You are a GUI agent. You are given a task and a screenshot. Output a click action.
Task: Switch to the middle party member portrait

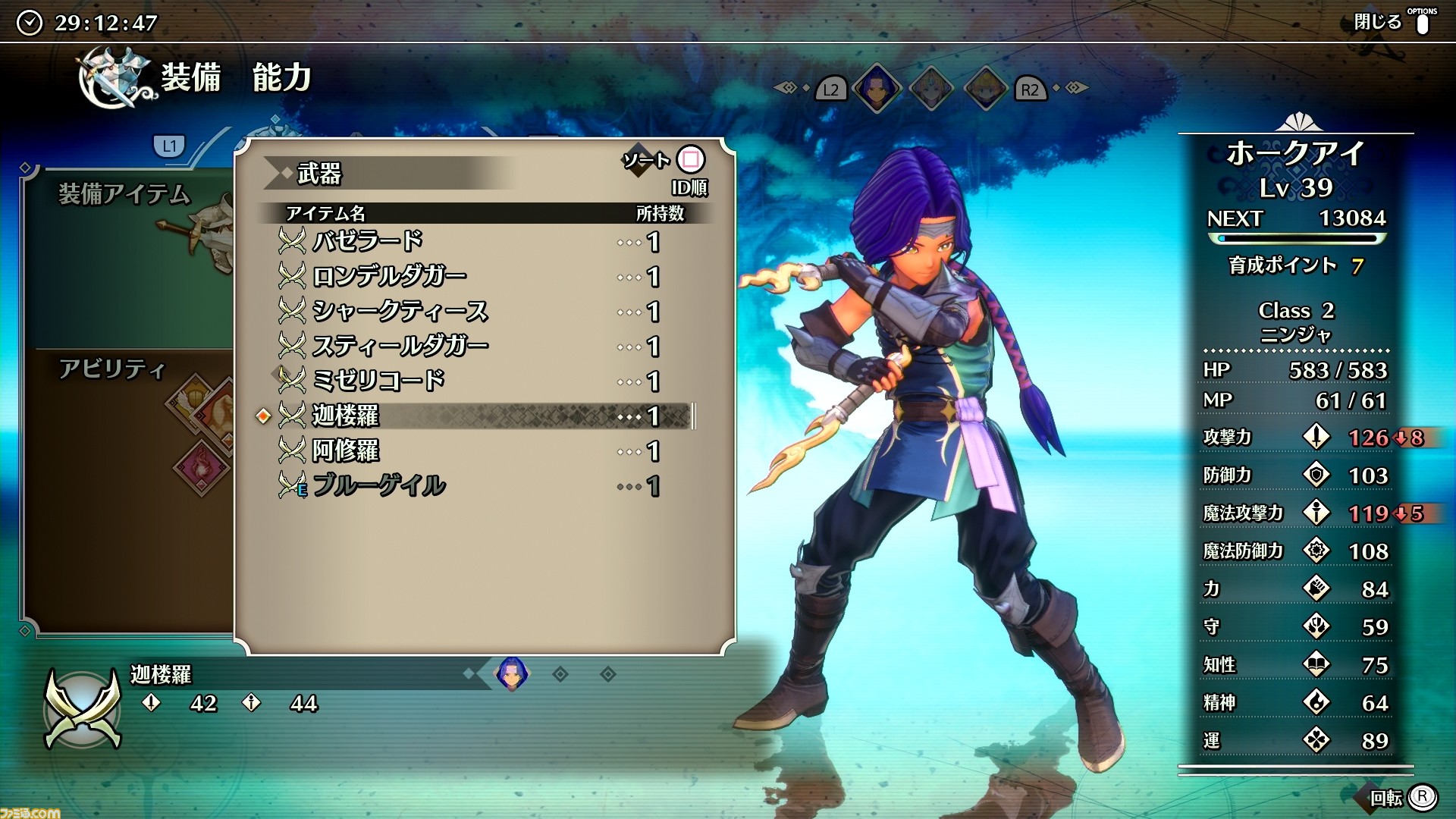click(931, 88)
